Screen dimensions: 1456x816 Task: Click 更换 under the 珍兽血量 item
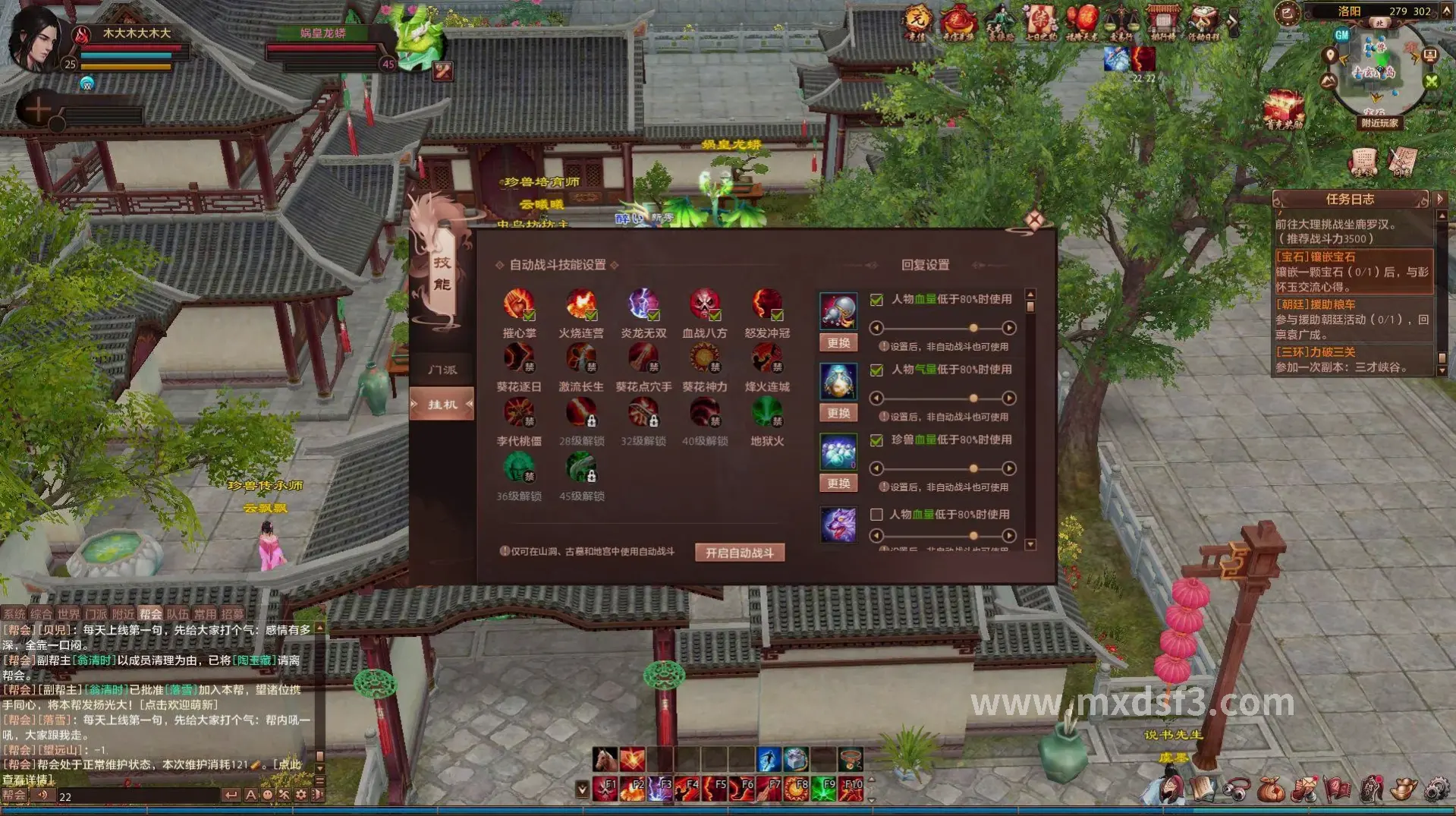[x=838, y=484]
